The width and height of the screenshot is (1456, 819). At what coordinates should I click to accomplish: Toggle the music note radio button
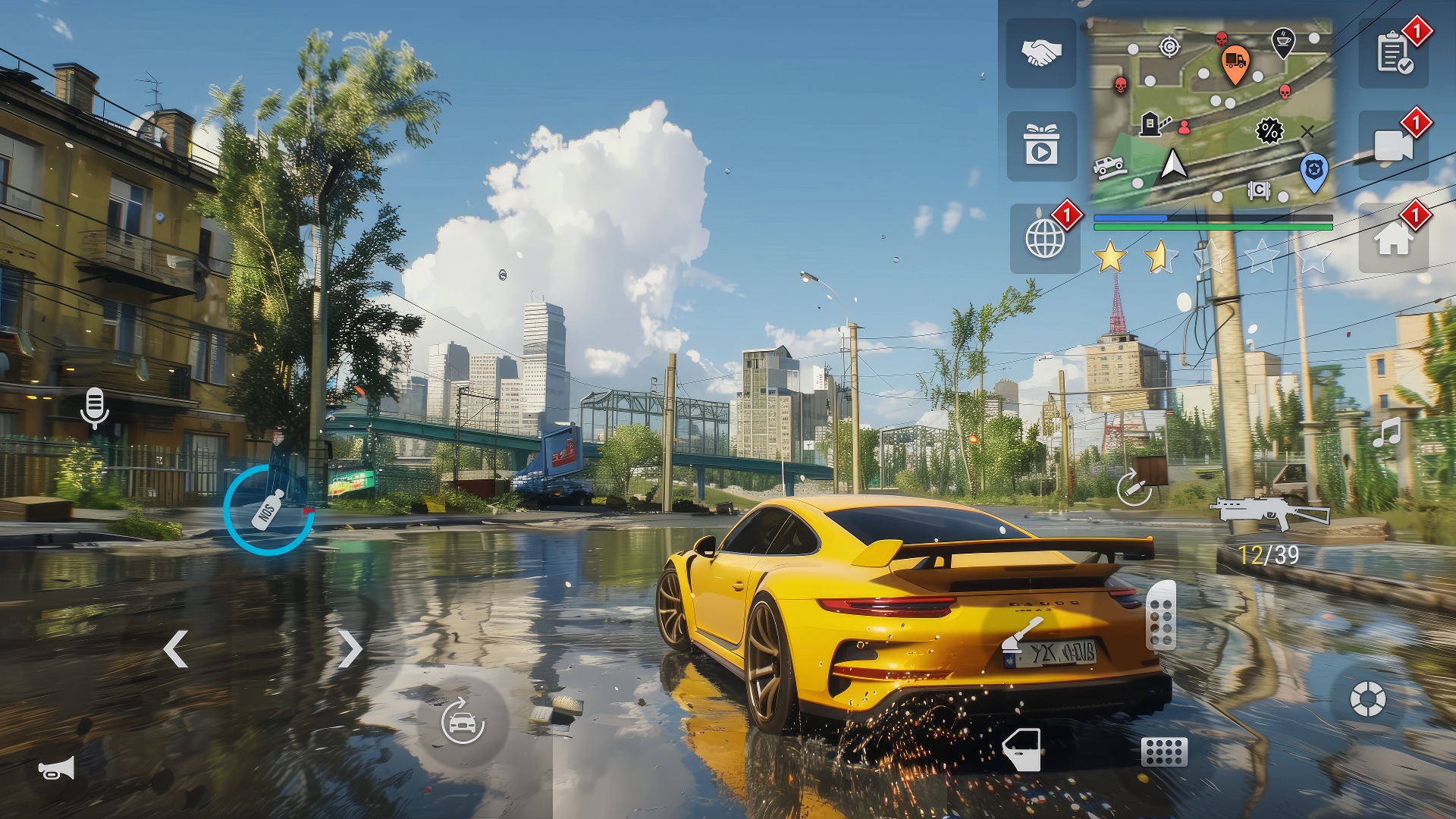(x=1387, y=432)
